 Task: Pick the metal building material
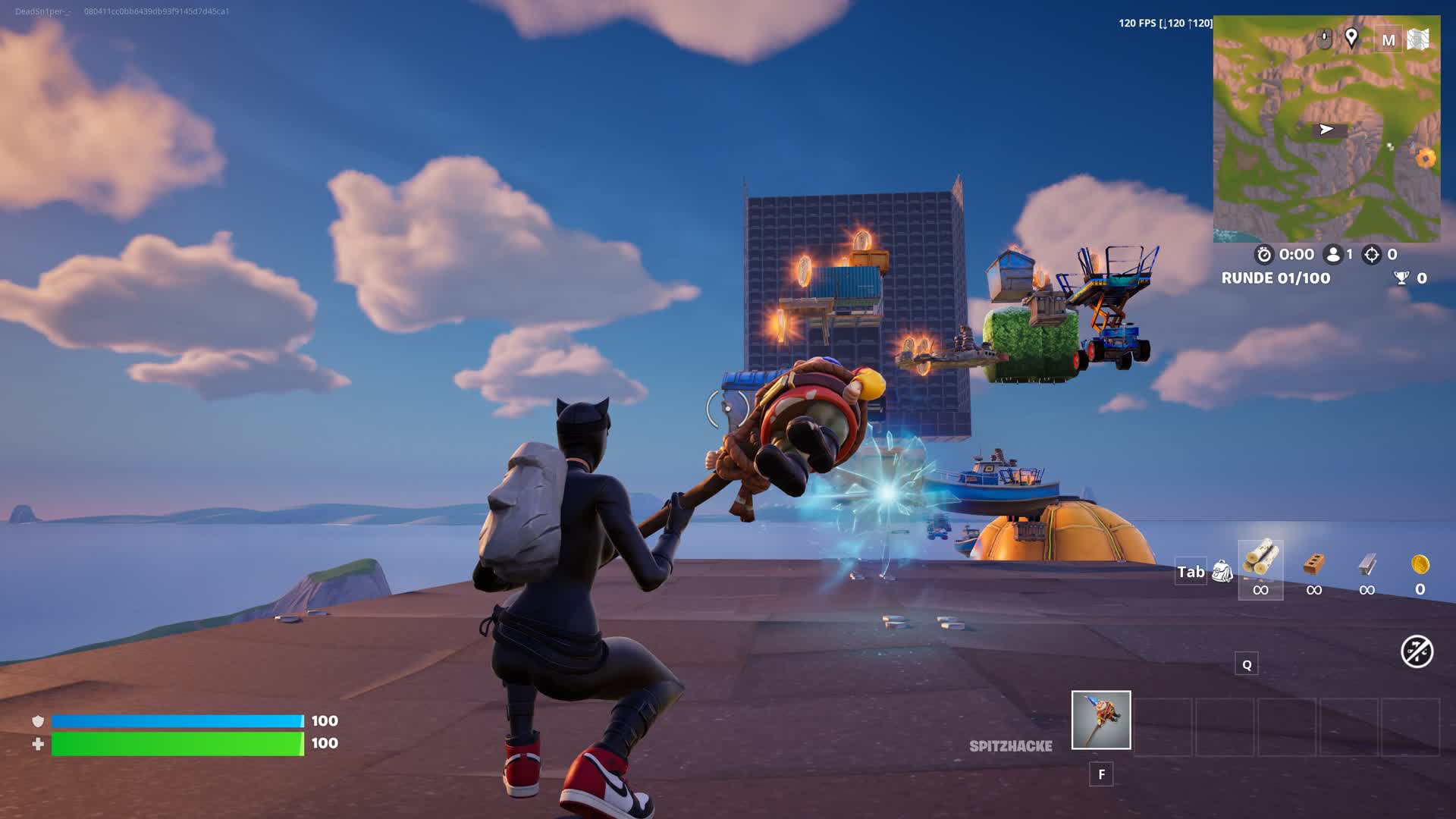coord(1367,565)
